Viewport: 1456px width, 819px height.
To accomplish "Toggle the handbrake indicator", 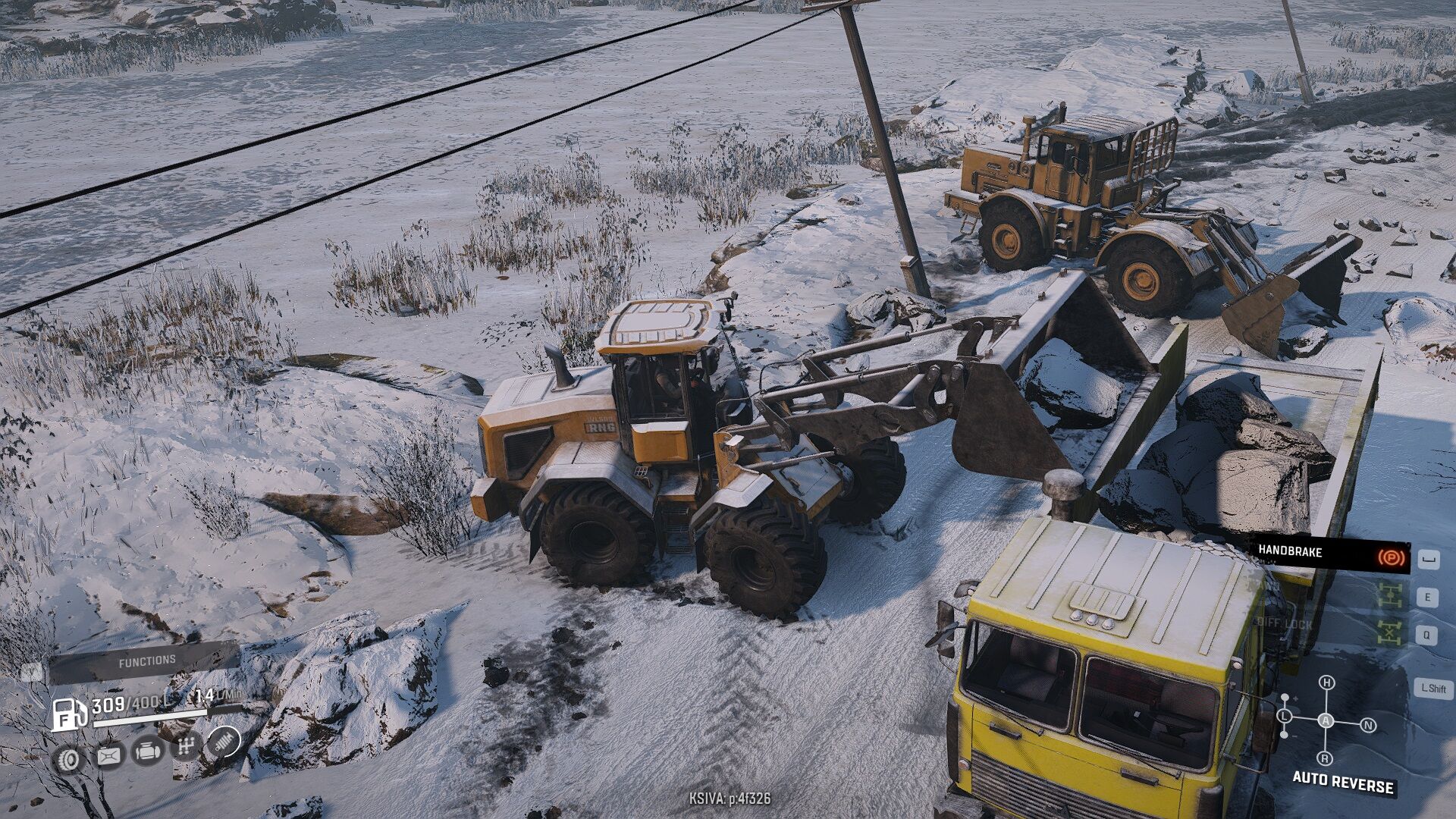I will (1391, 559).
